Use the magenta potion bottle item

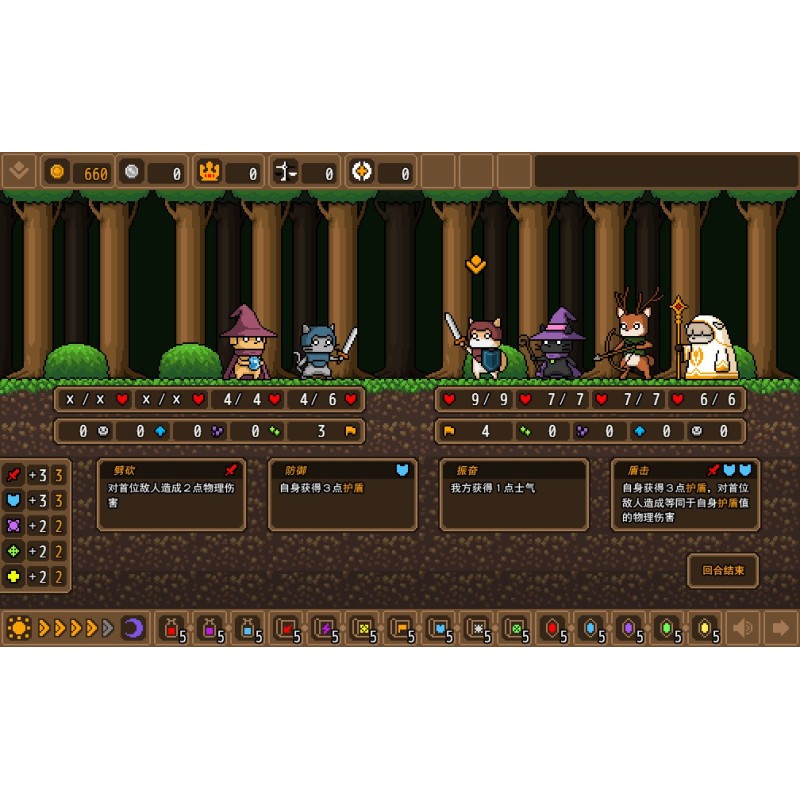point(210,628)
